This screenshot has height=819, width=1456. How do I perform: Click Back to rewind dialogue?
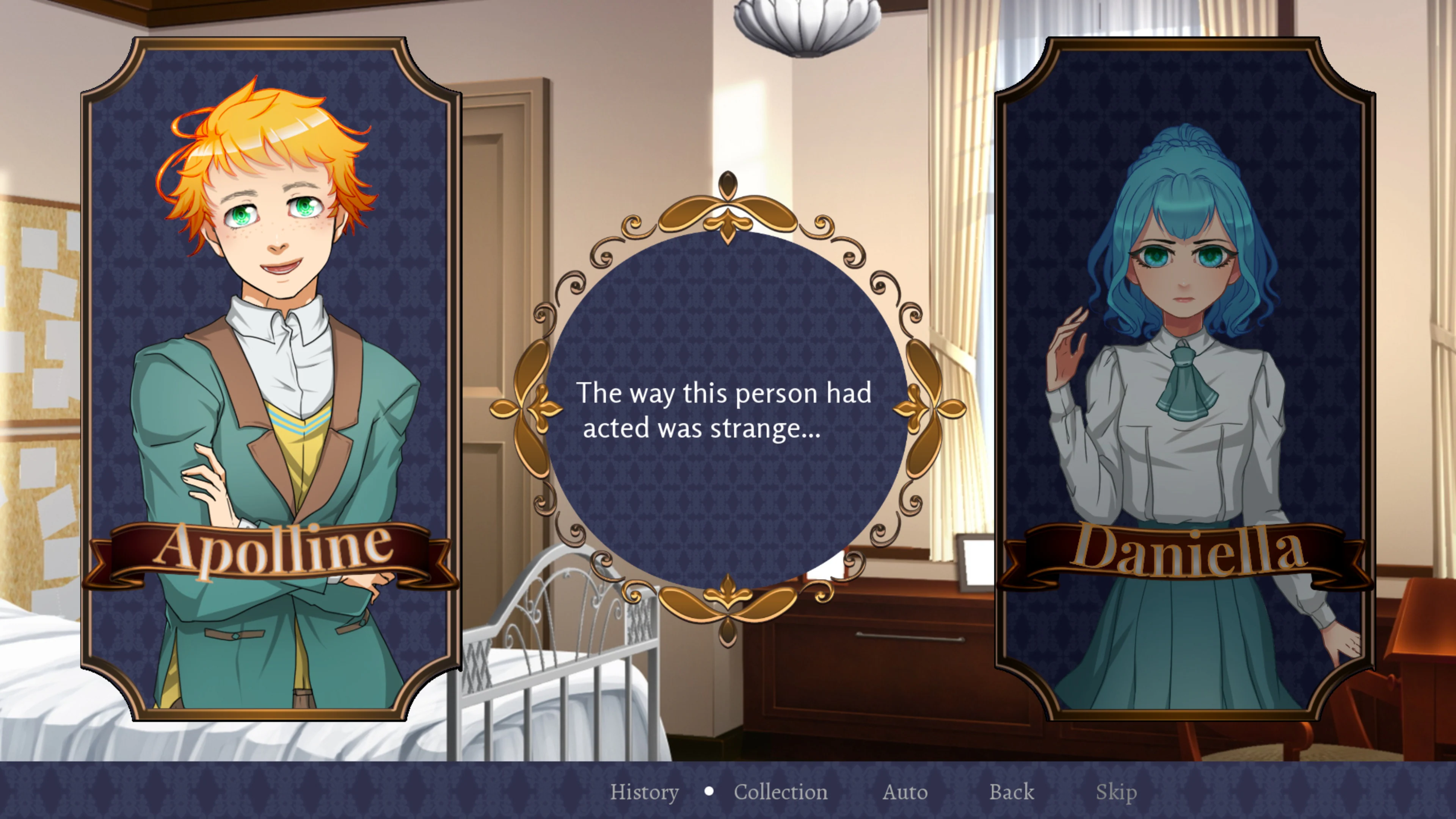1011,792
